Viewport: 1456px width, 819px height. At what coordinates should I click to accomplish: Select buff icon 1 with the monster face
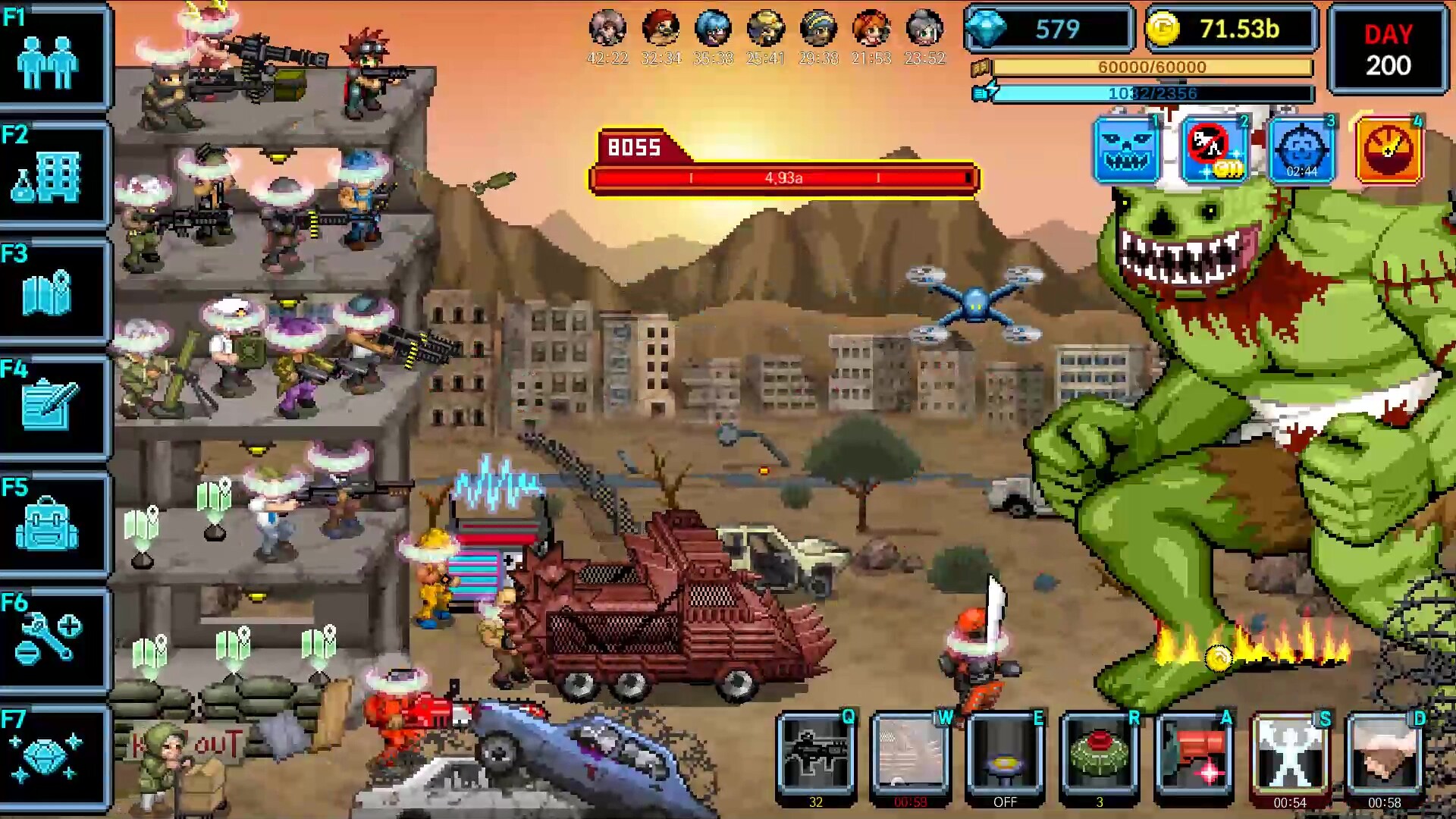coord(1125,149)
